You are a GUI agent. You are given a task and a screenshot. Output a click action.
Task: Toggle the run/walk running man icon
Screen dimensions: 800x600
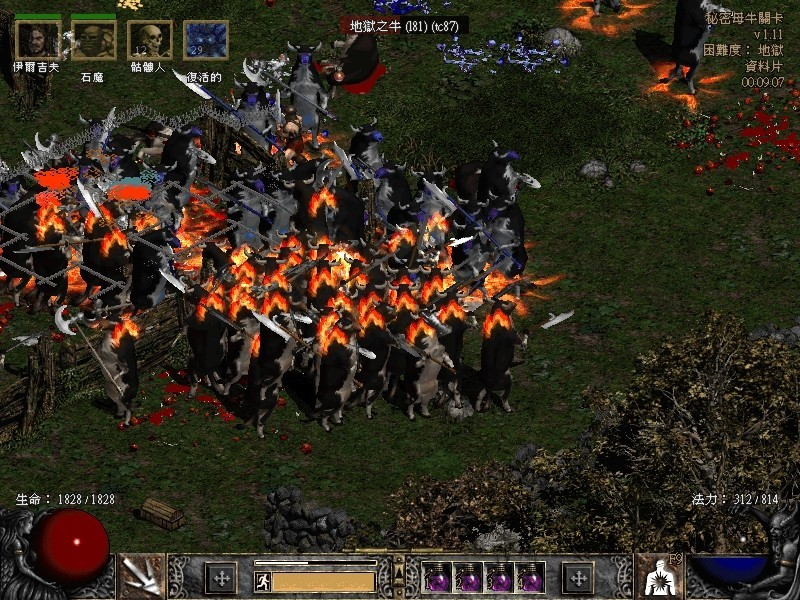265,581
